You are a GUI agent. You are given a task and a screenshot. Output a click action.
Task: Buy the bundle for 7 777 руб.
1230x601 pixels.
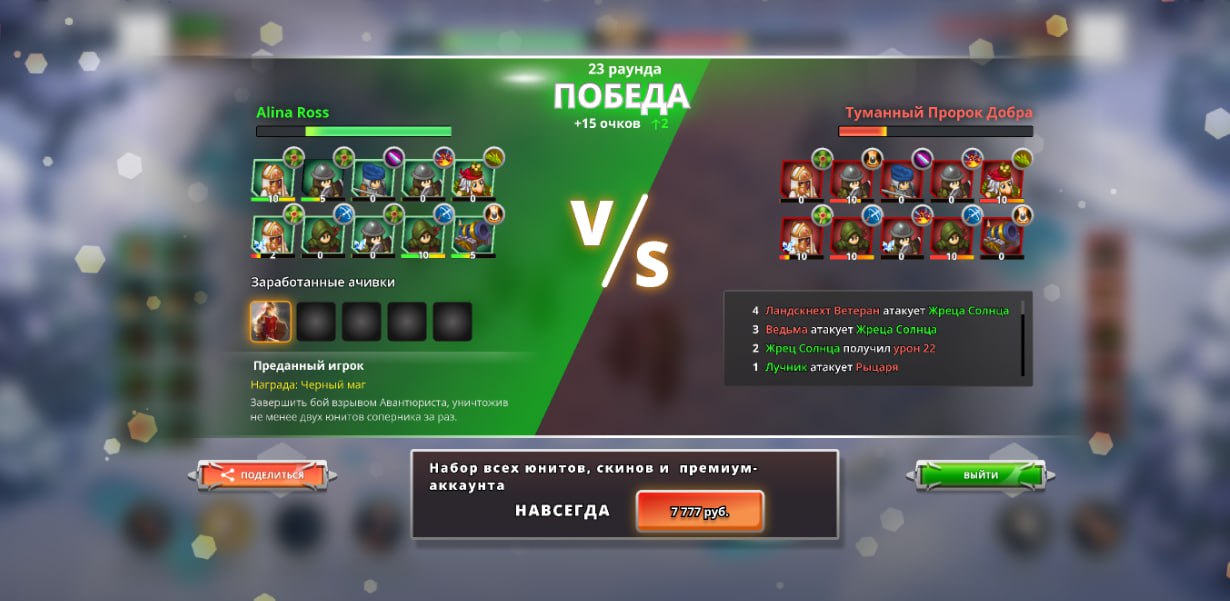pyautogui.click(x=699, y=511)
